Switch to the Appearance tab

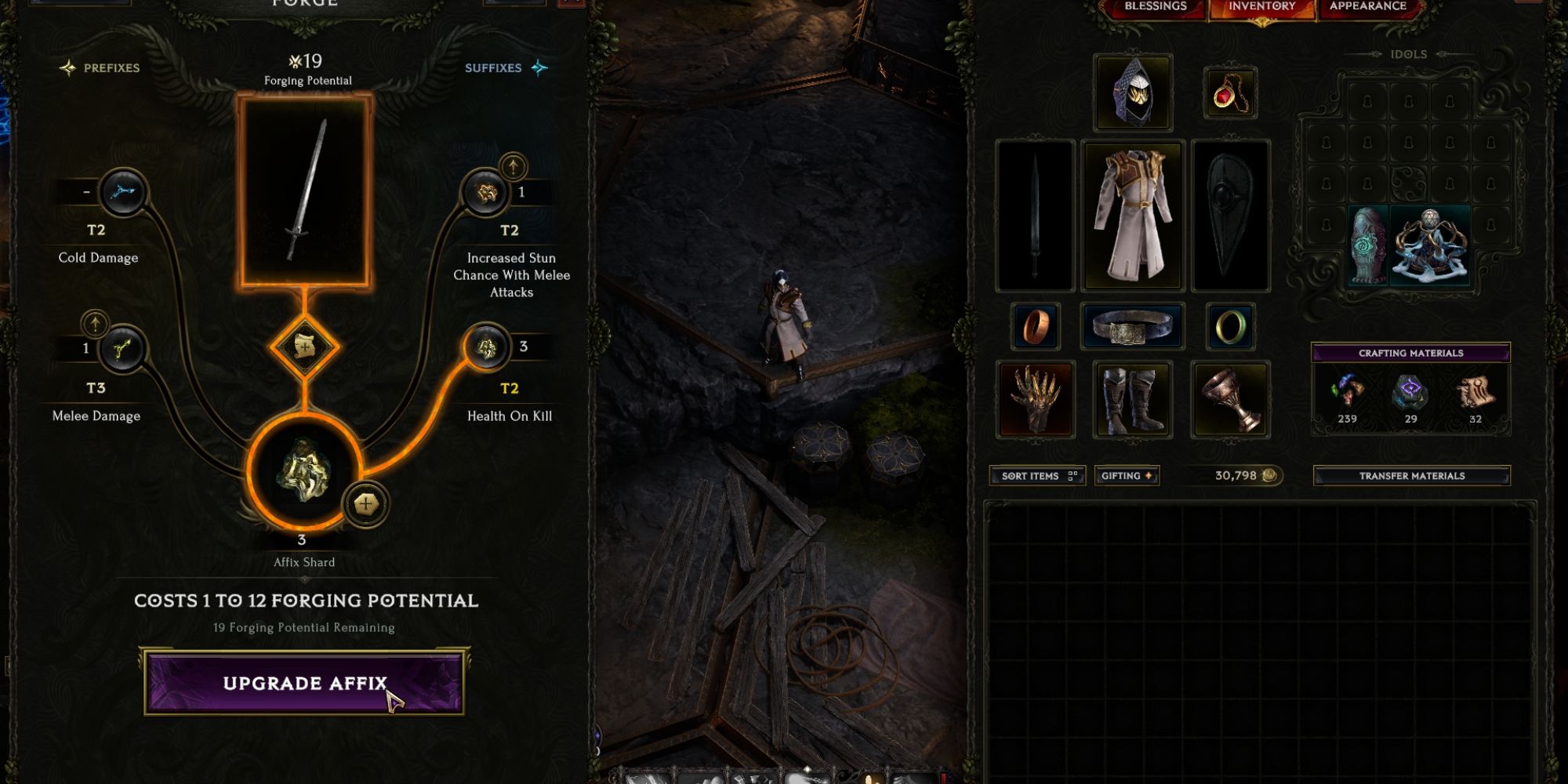coord(1368,7)
